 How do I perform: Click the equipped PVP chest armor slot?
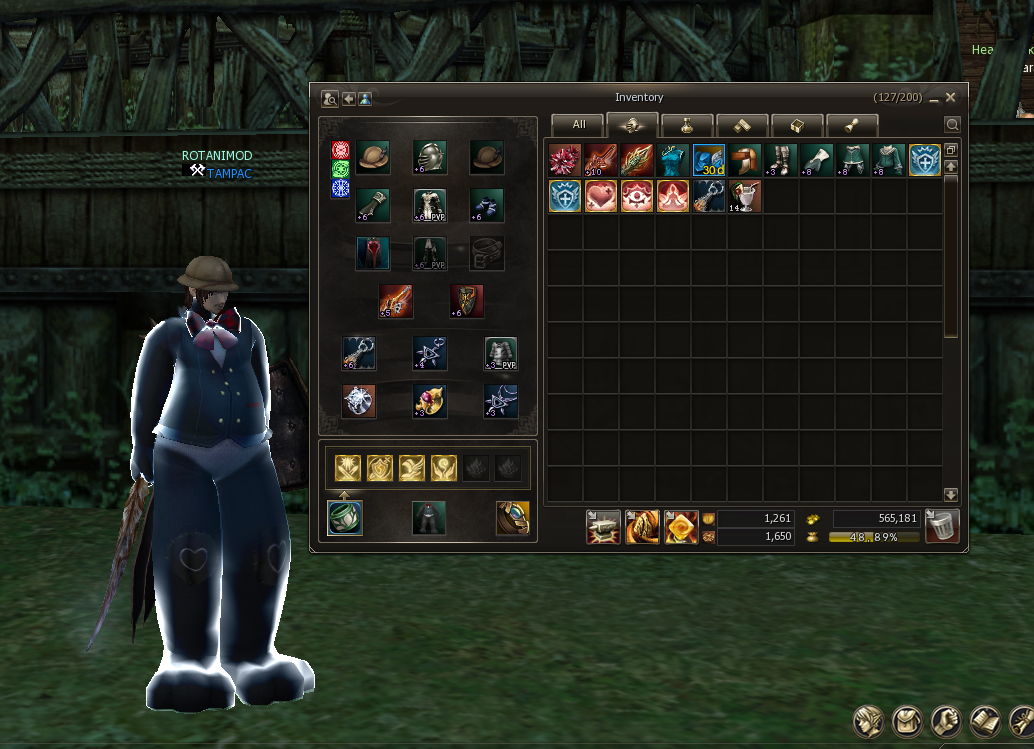coord(430,205)
